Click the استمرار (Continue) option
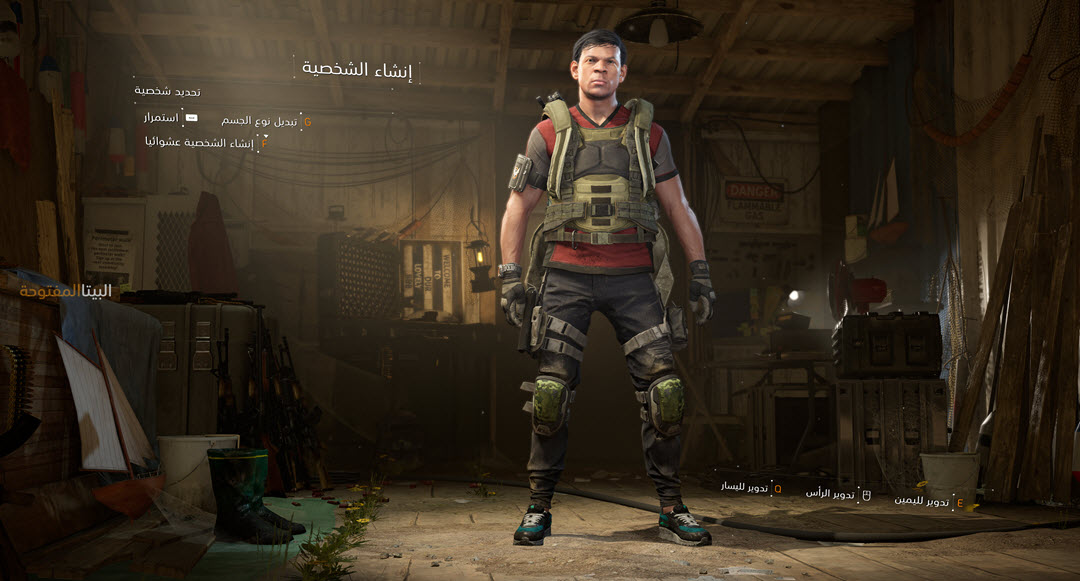 click(161, 118)
